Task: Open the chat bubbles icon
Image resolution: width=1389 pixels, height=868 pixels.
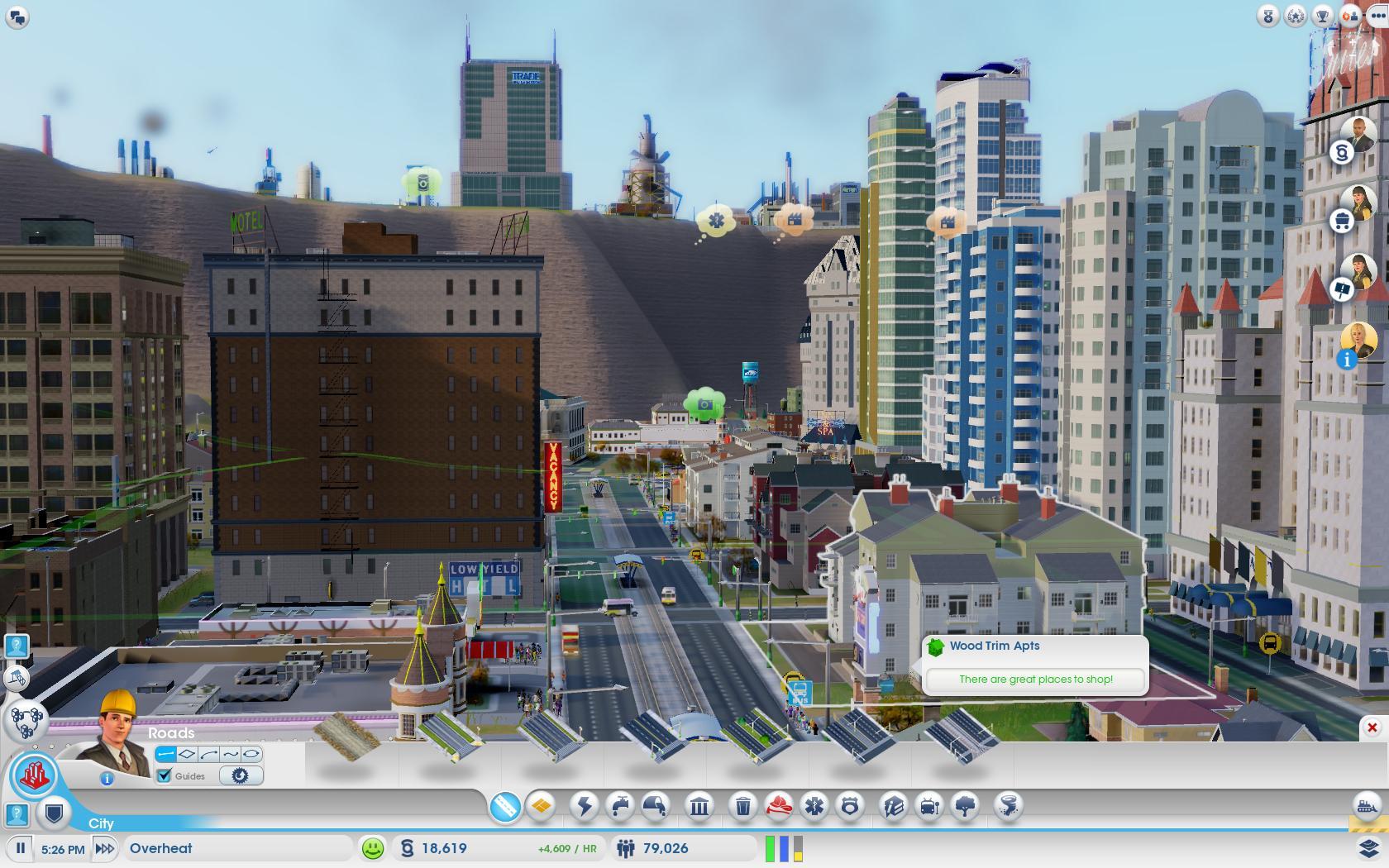Action: coord(17,17)
